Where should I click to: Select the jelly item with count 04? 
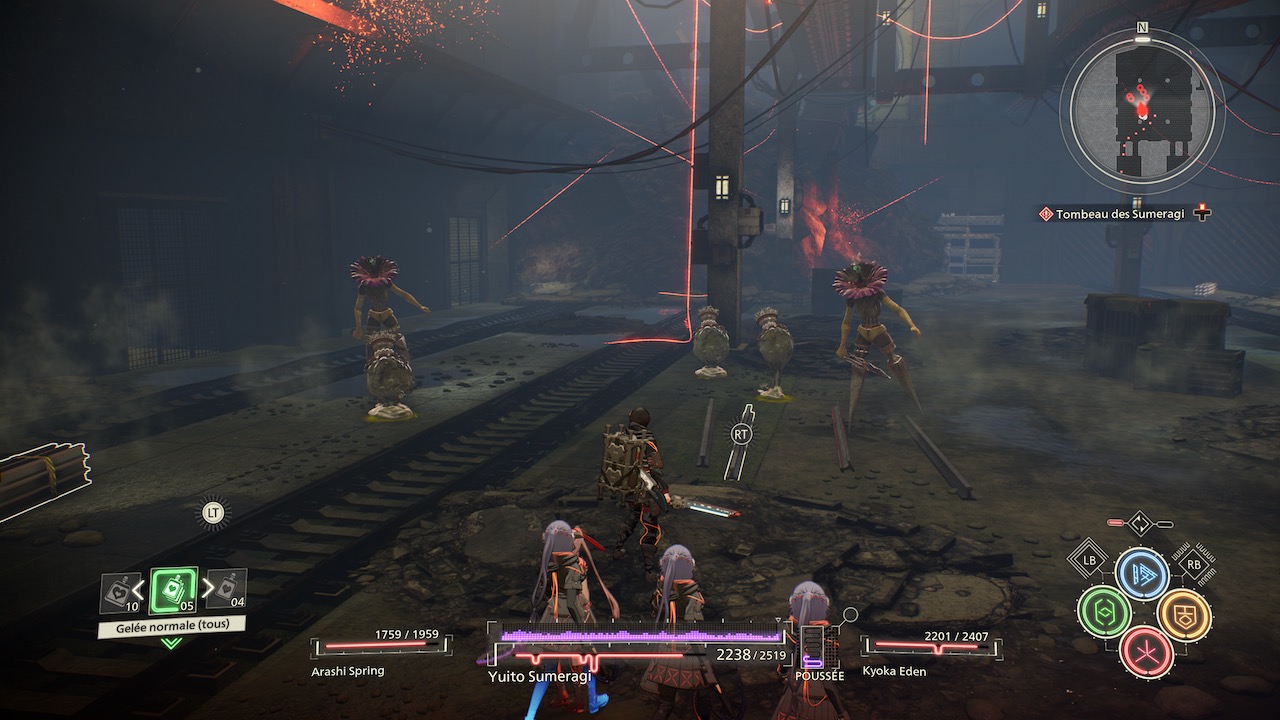point(227,590)
